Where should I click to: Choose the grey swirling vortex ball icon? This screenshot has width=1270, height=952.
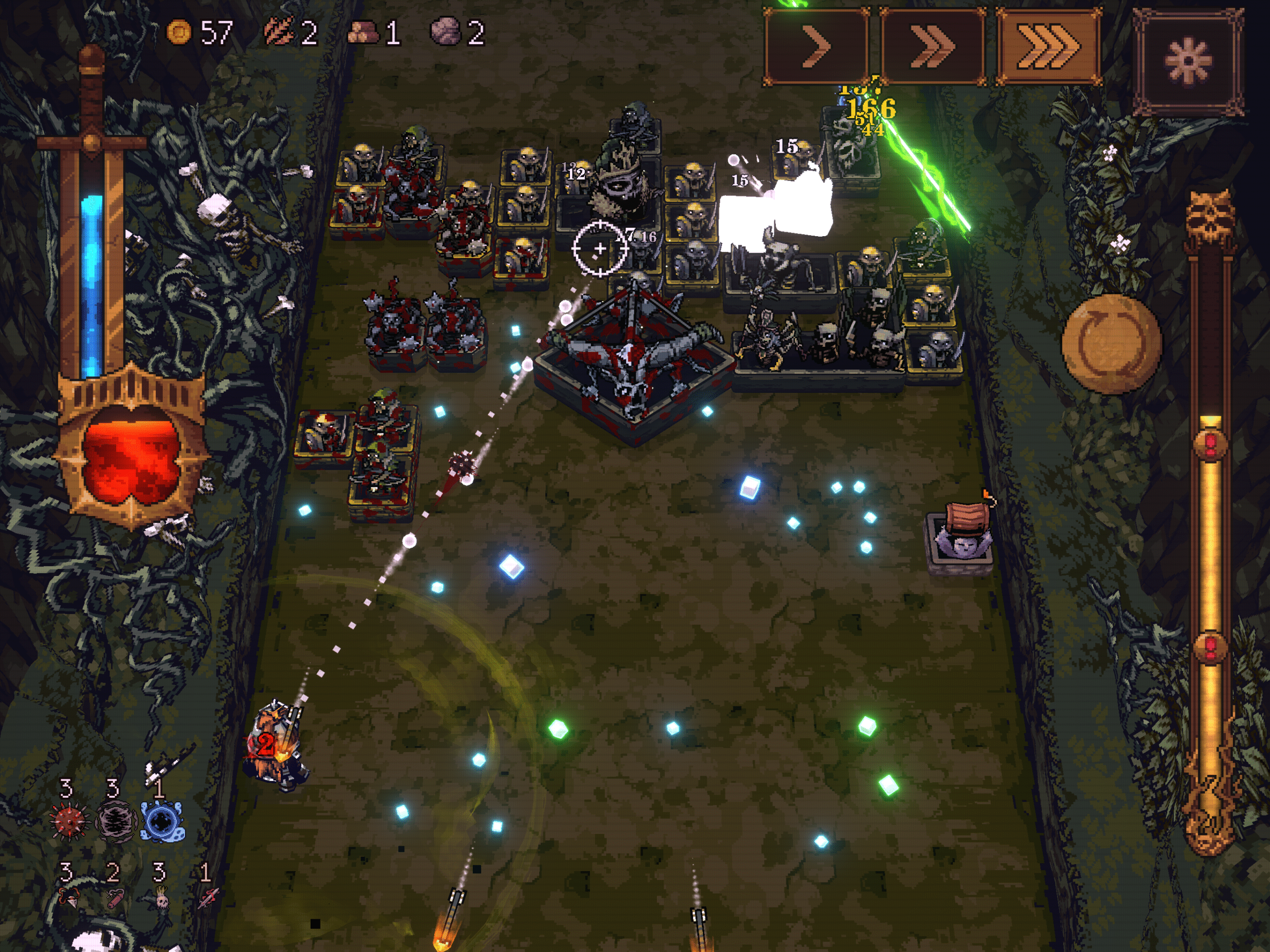116,821
